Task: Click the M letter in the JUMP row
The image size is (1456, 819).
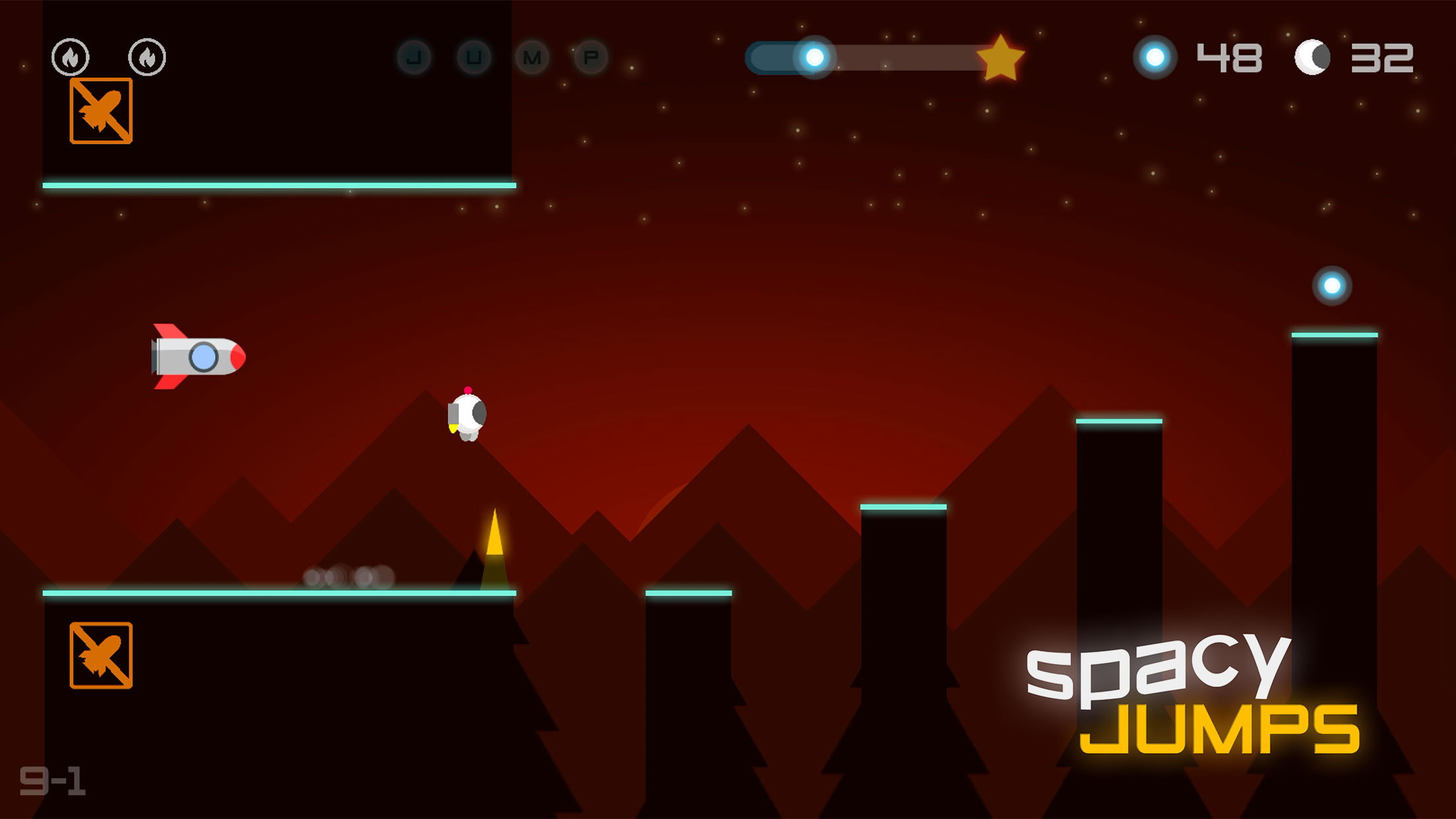Action: 532,57
